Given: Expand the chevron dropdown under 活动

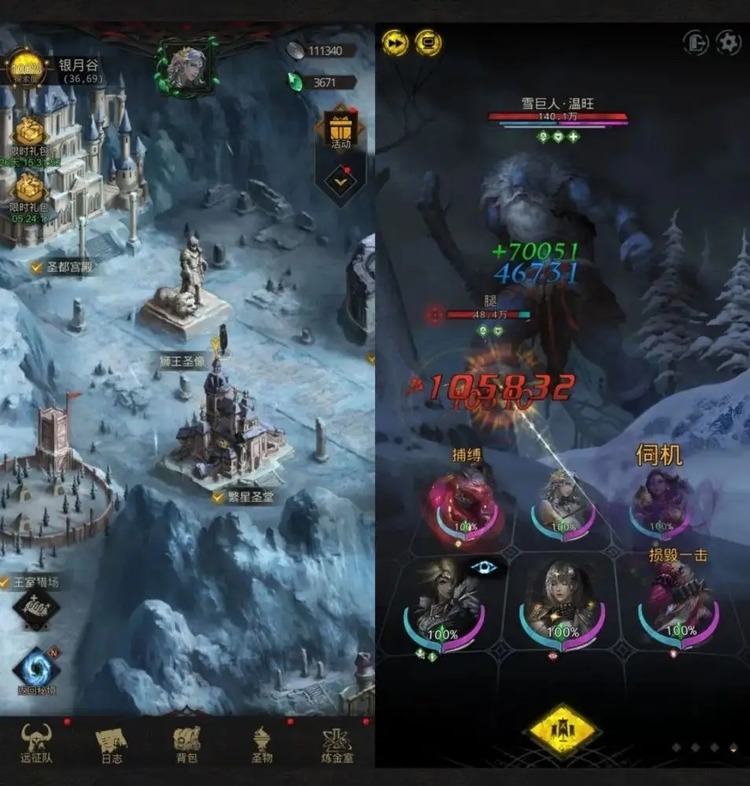Looking at the screenshot, I should [x=341, y=182].
